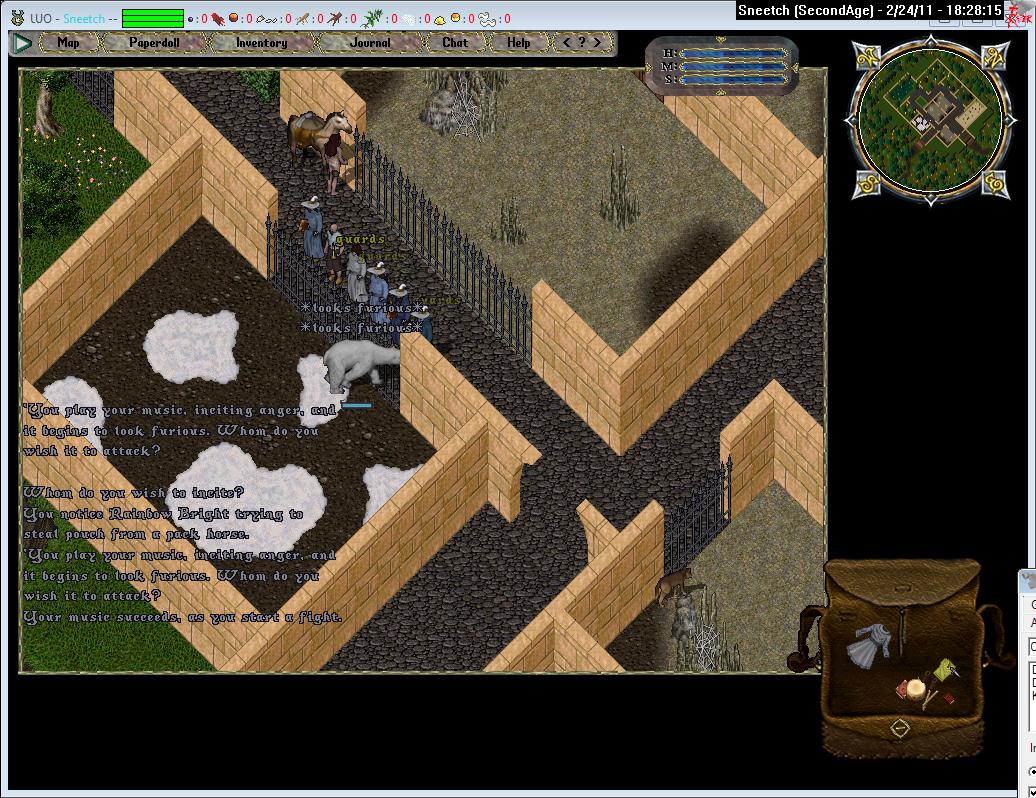
Task: Open the Journal
Action: coord(370,43)
